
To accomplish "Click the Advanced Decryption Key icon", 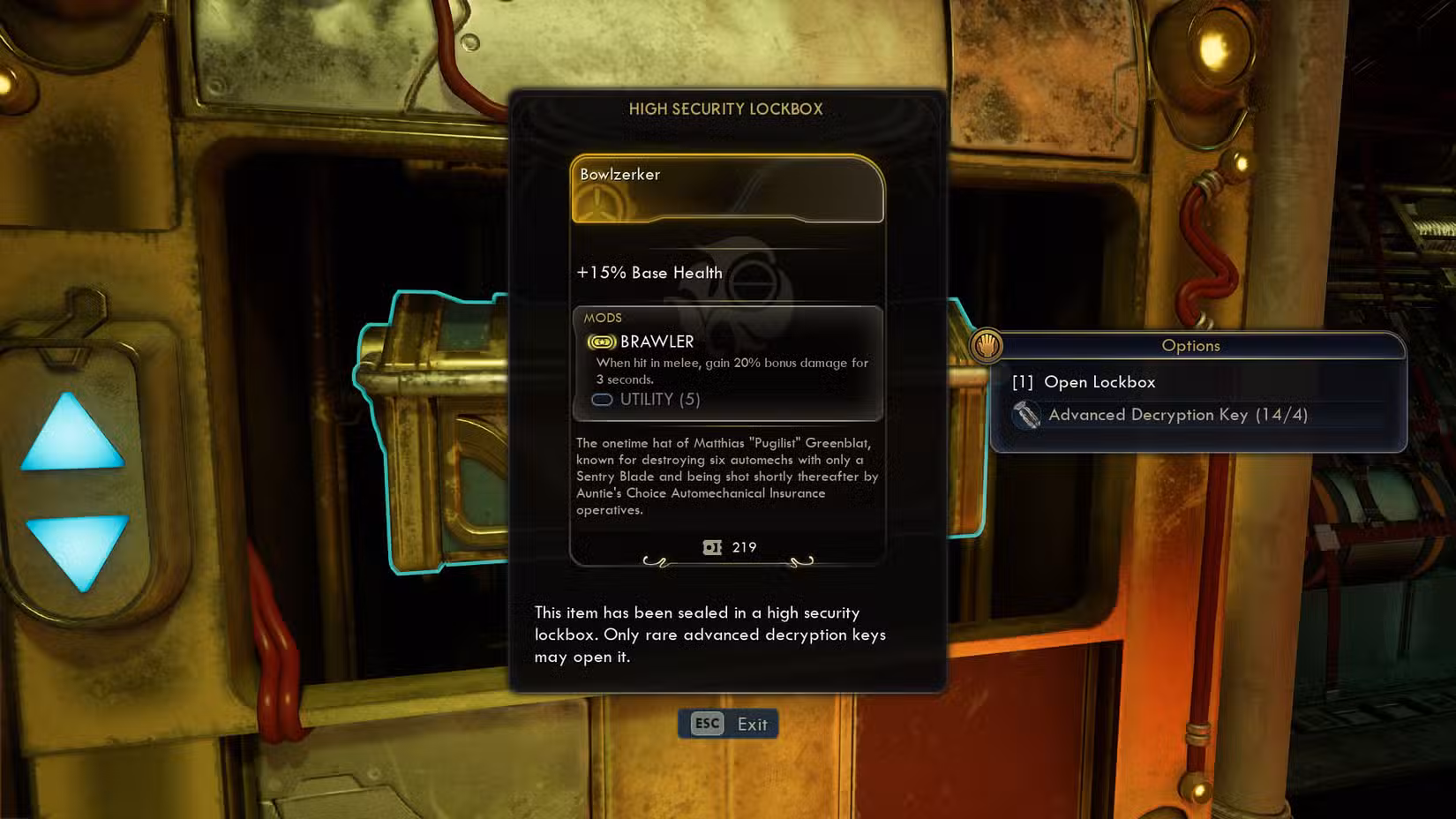I will point(1028,415).
